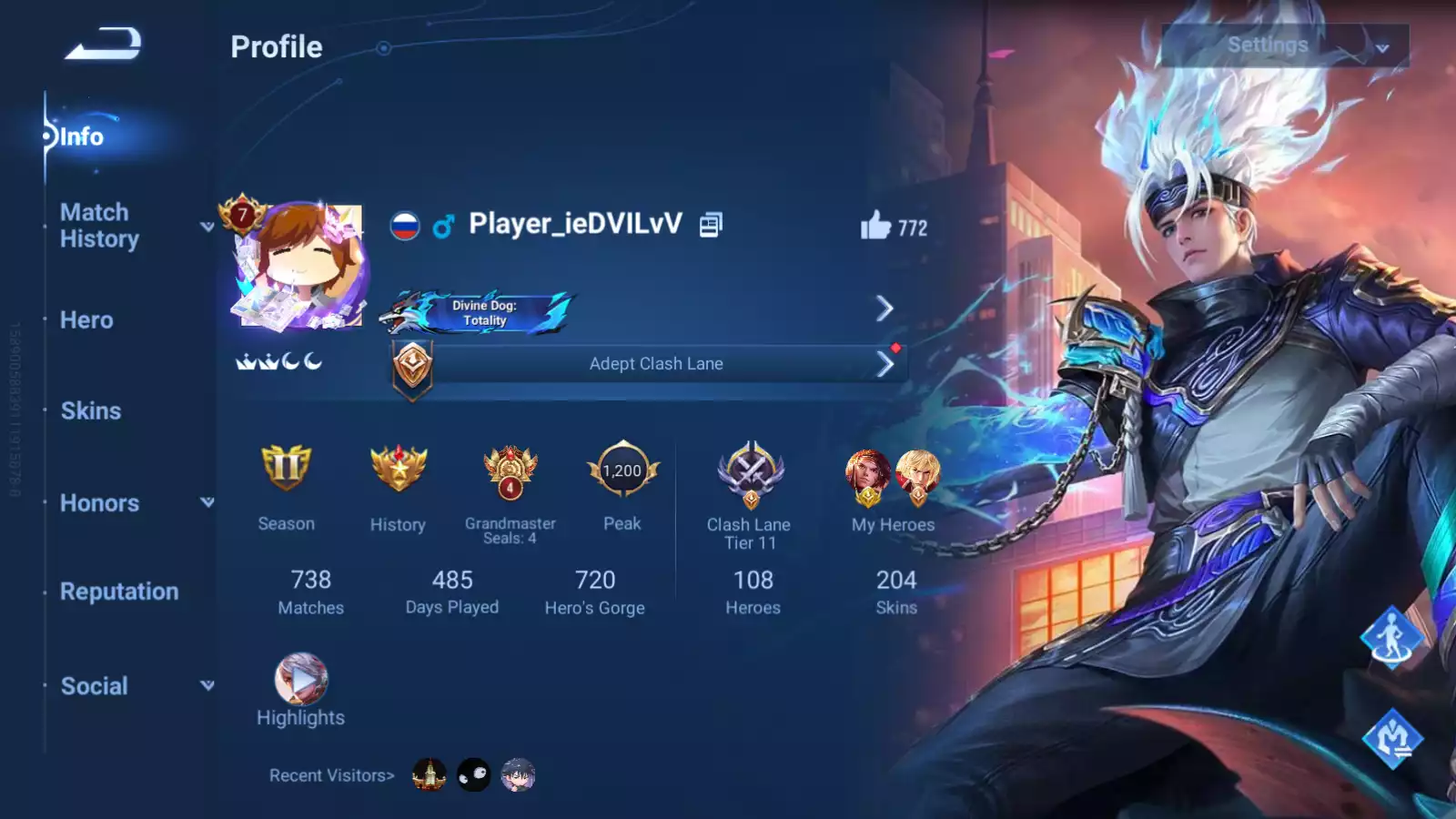Give a thumbs up via the like icon
Image resolution: width=1456 pixels, height=819 pixels.
coord(875,227)
